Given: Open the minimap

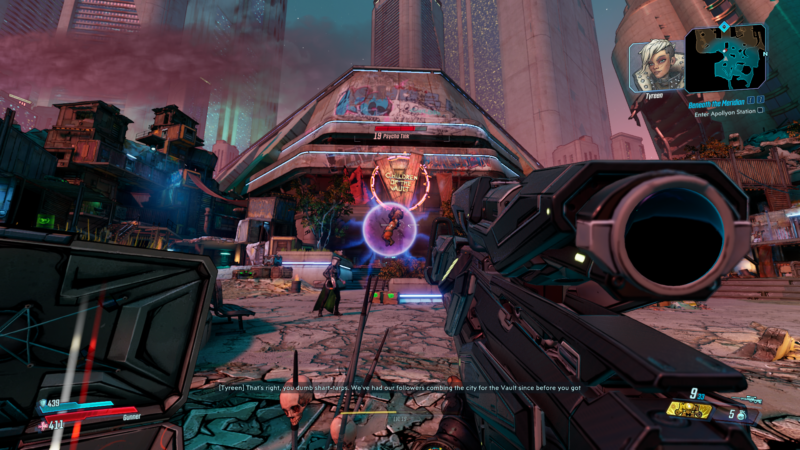Looking at the screenshot, I should [726, 58].
